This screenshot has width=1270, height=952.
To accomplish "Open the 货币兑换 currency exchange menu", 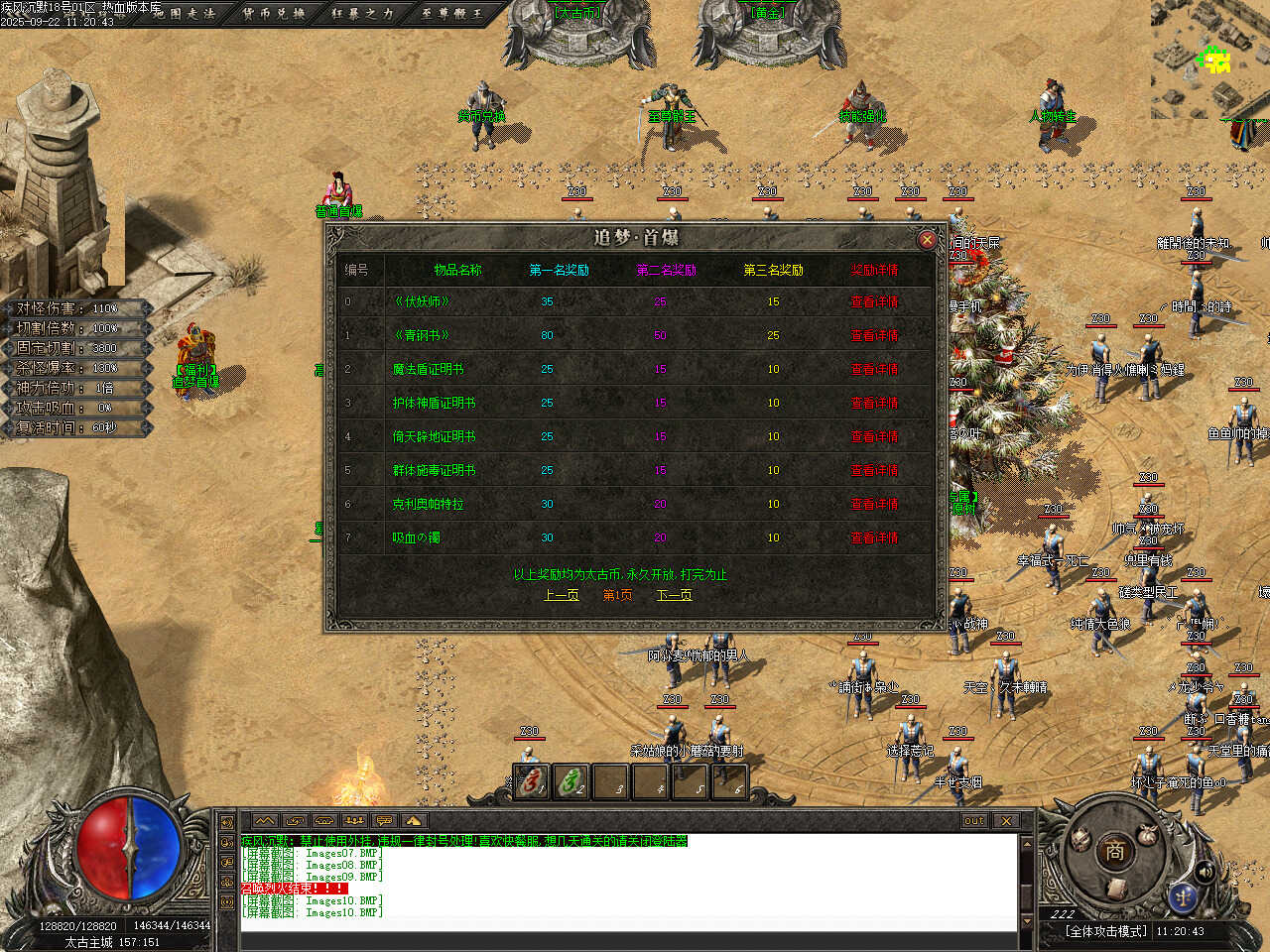I will 274,13.
